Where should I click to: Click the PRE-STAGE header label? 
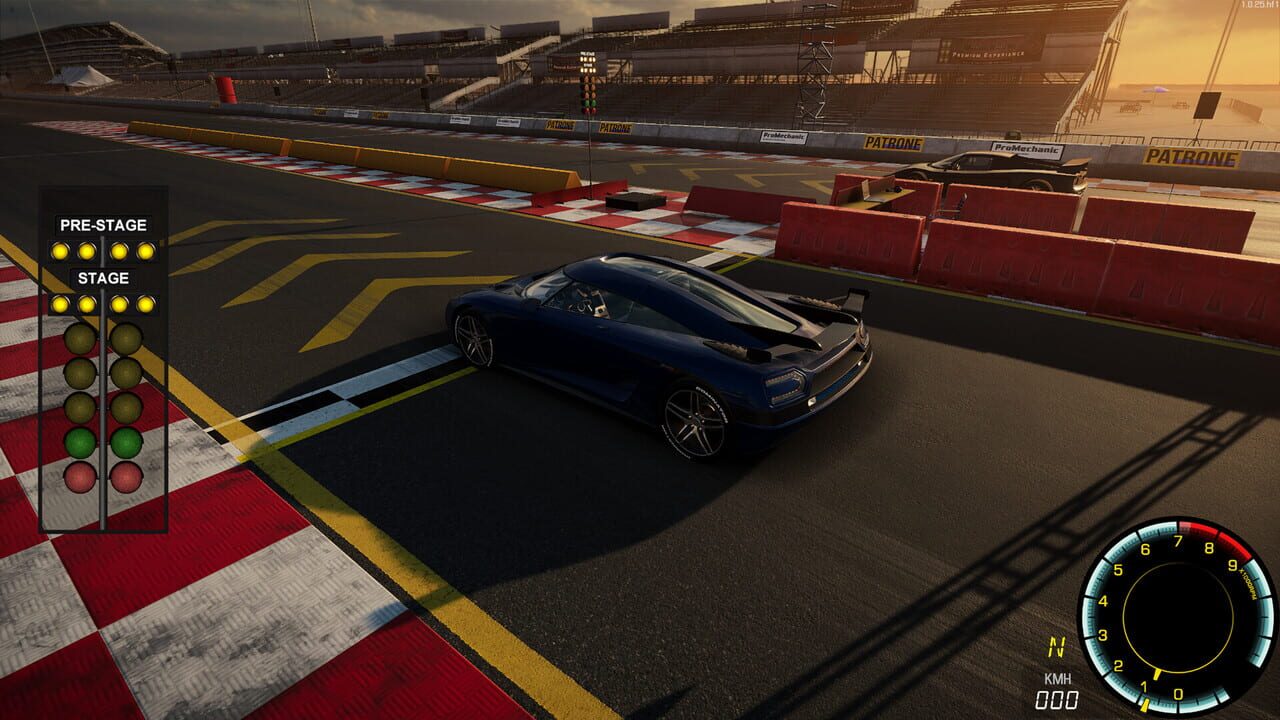coord(102,225)
